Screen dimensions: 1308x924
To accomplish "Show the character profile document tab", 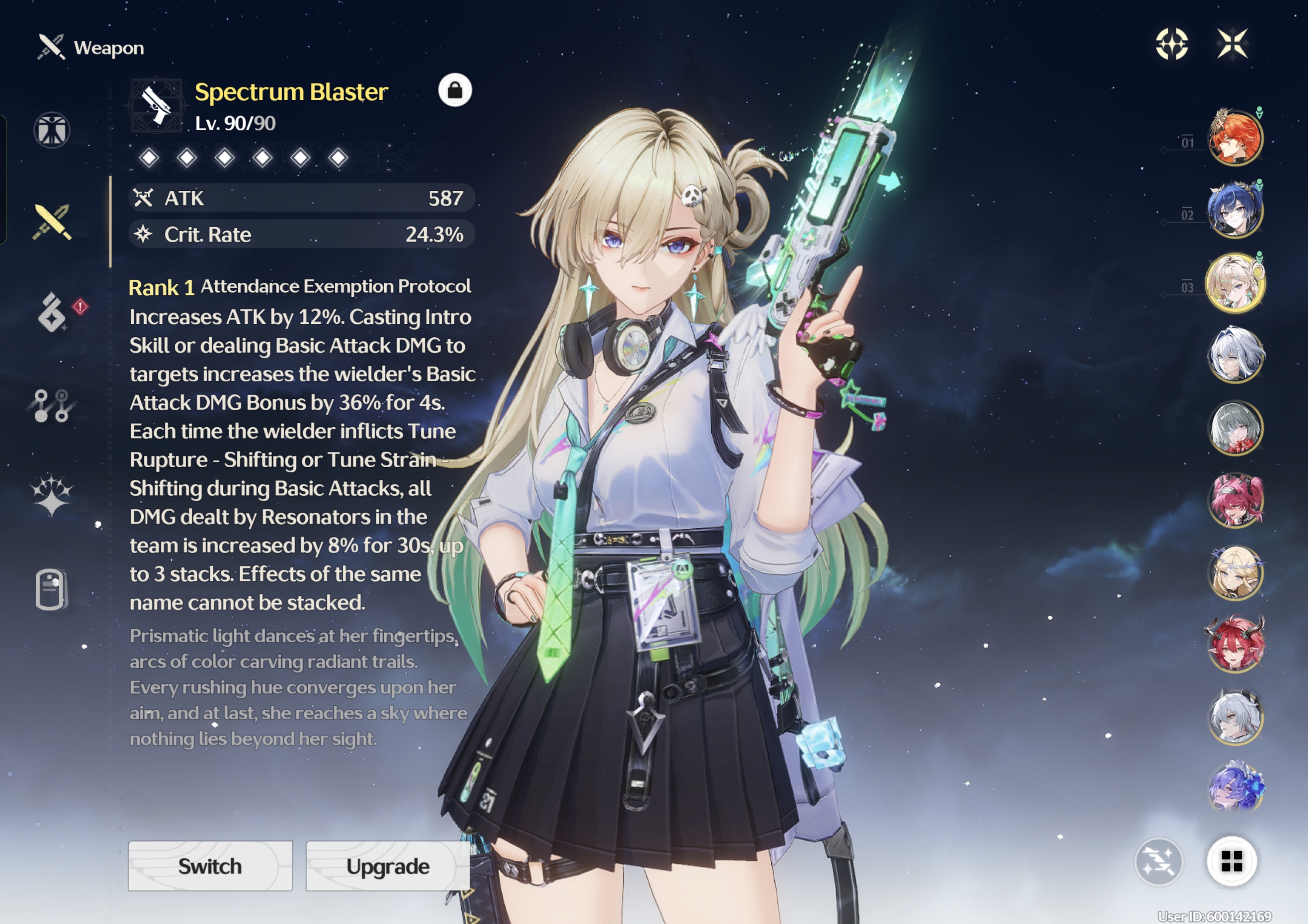I will click(x=51, y=589).
